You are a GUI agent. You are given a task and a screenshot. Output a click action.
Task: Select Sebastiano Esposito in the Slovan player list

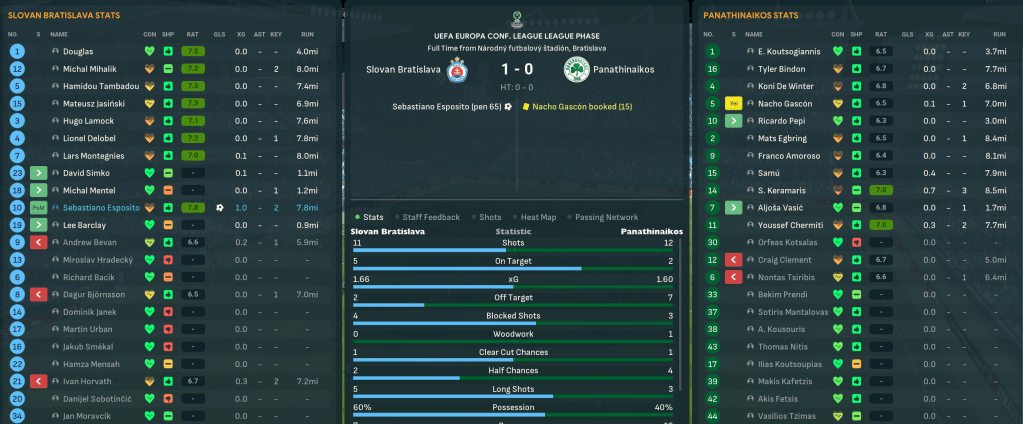tap(101, 207)
